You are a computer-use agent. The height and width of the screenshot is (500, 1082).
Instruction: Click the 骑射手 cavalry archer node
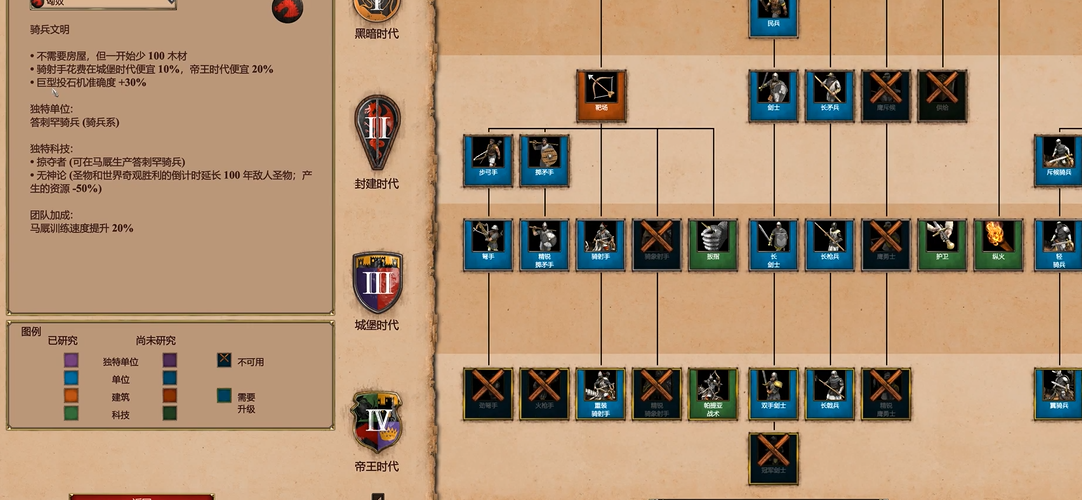[601, 245]
